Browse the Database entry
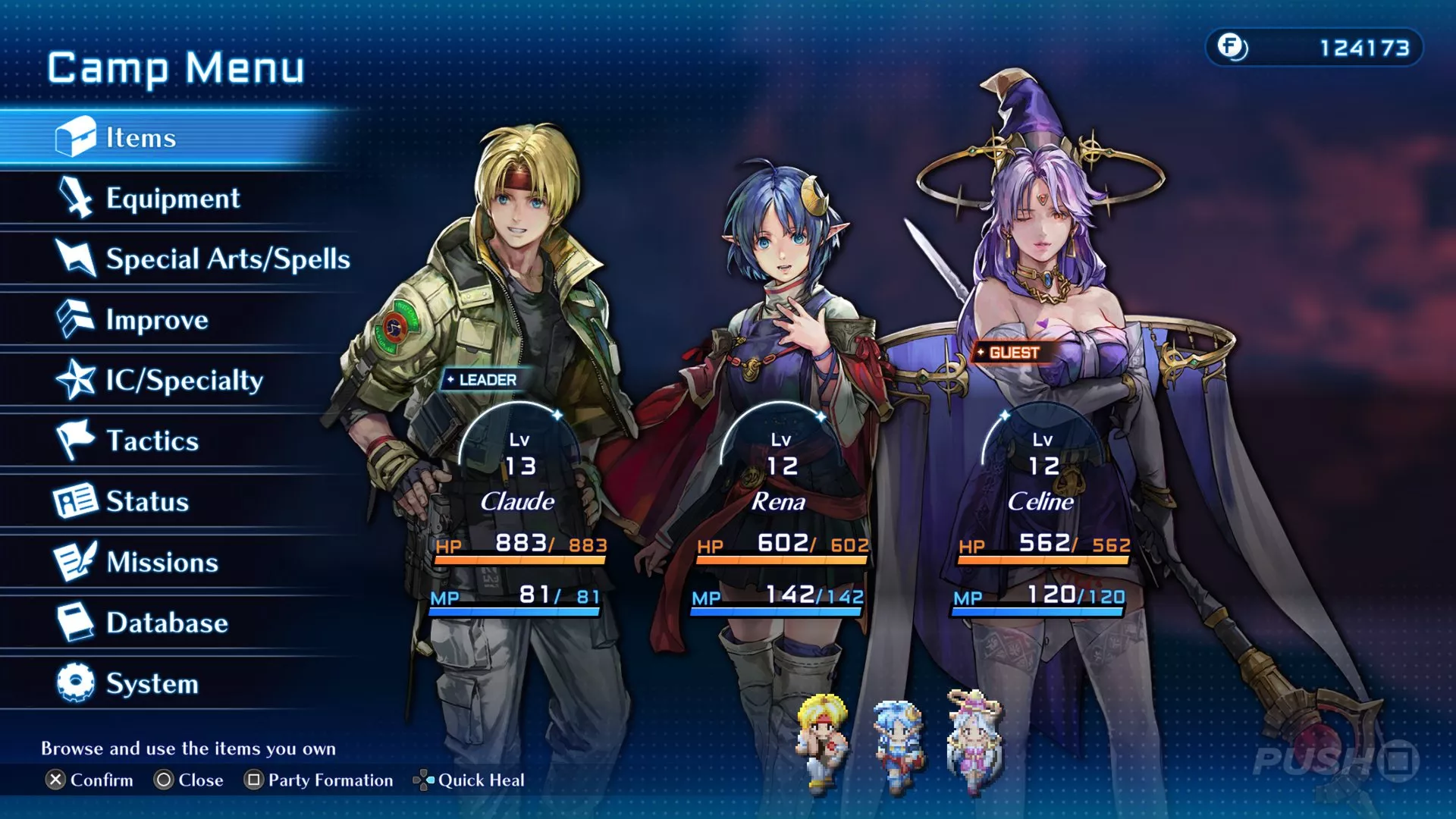Image resolution: width=1456 pixels, height=819 pixels. tap(167, 623)
